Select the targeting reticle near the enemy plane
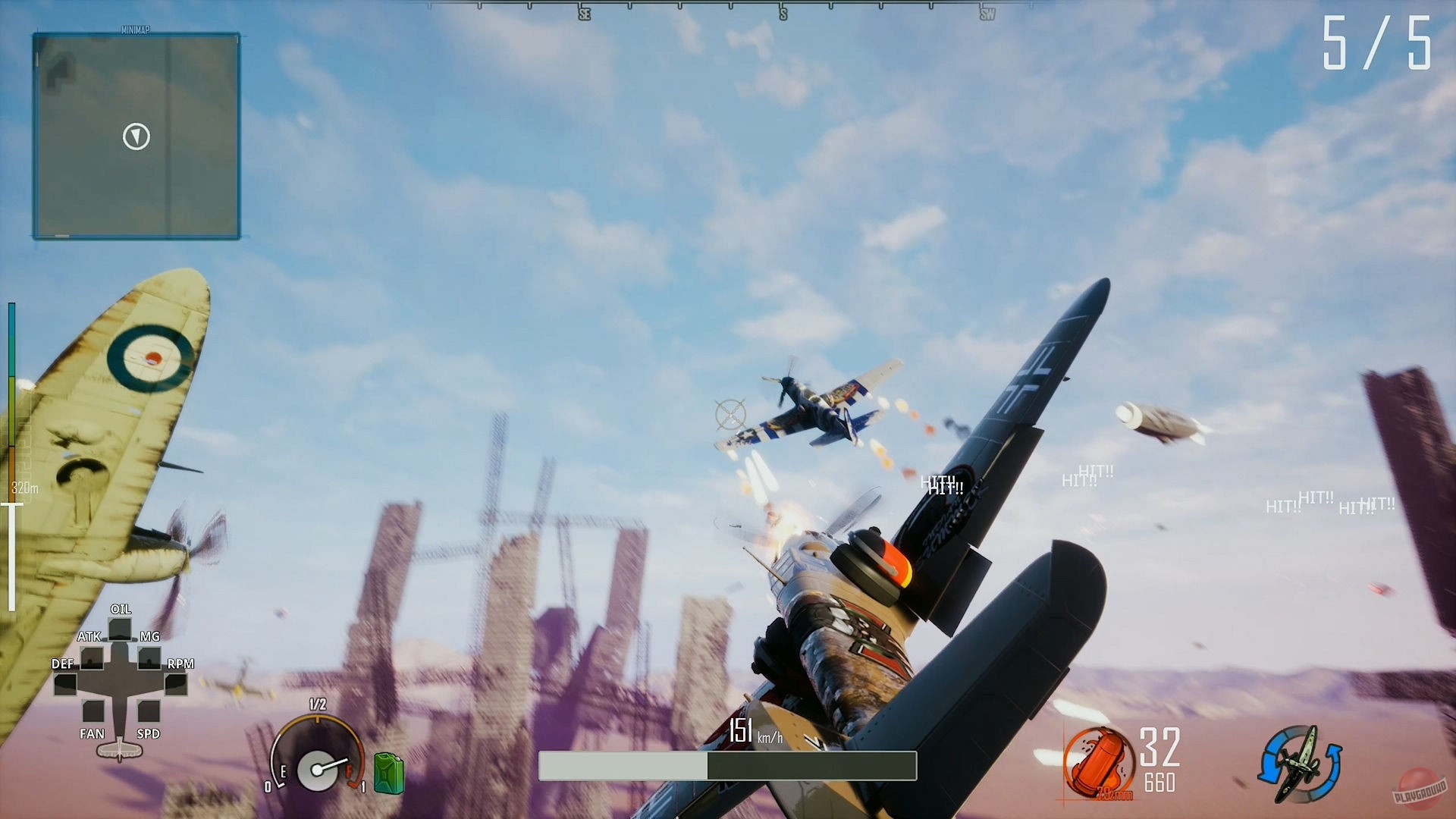Image resolution: width=1456 pixels, height=819 pixels. (x=730, y=413)
